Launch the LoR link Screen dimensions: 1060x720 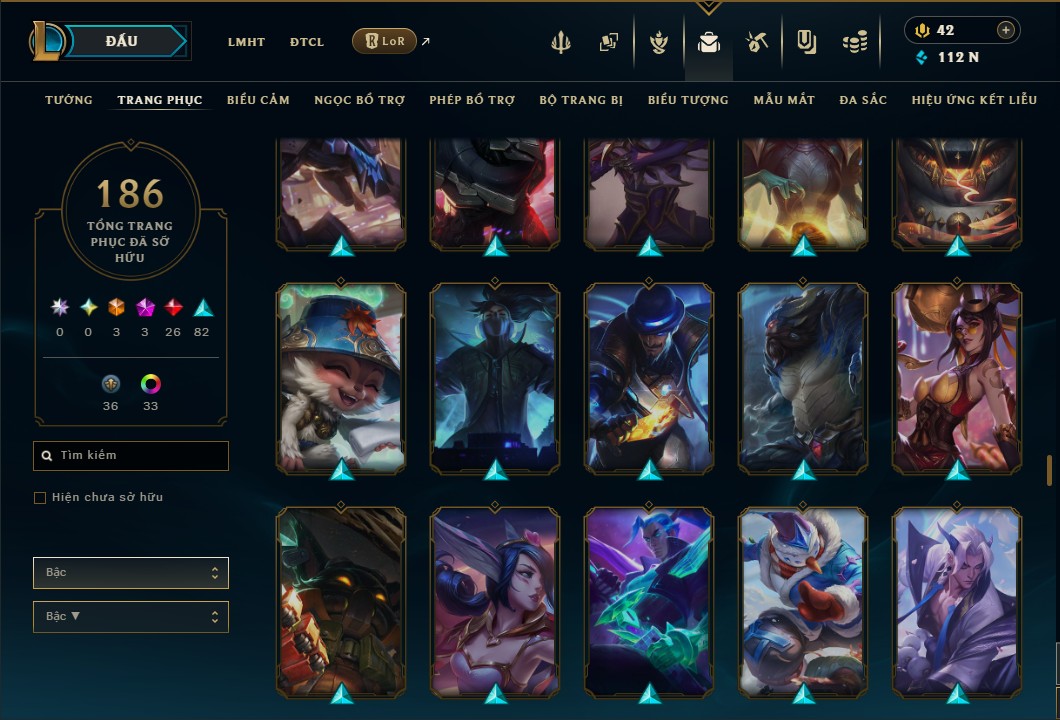click(x=385, y=41)
